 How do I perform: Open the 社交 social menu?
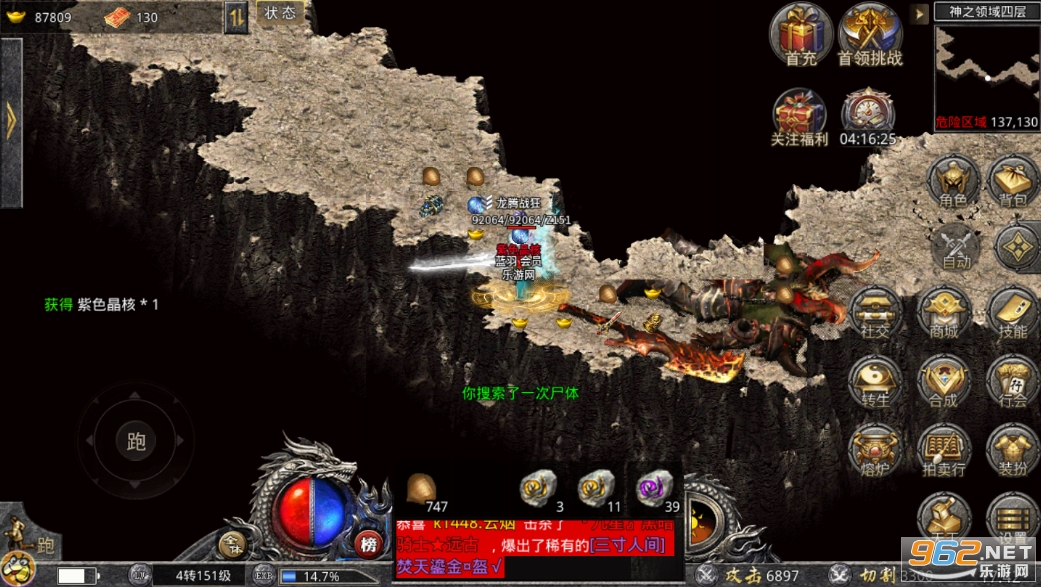(874, 312)
